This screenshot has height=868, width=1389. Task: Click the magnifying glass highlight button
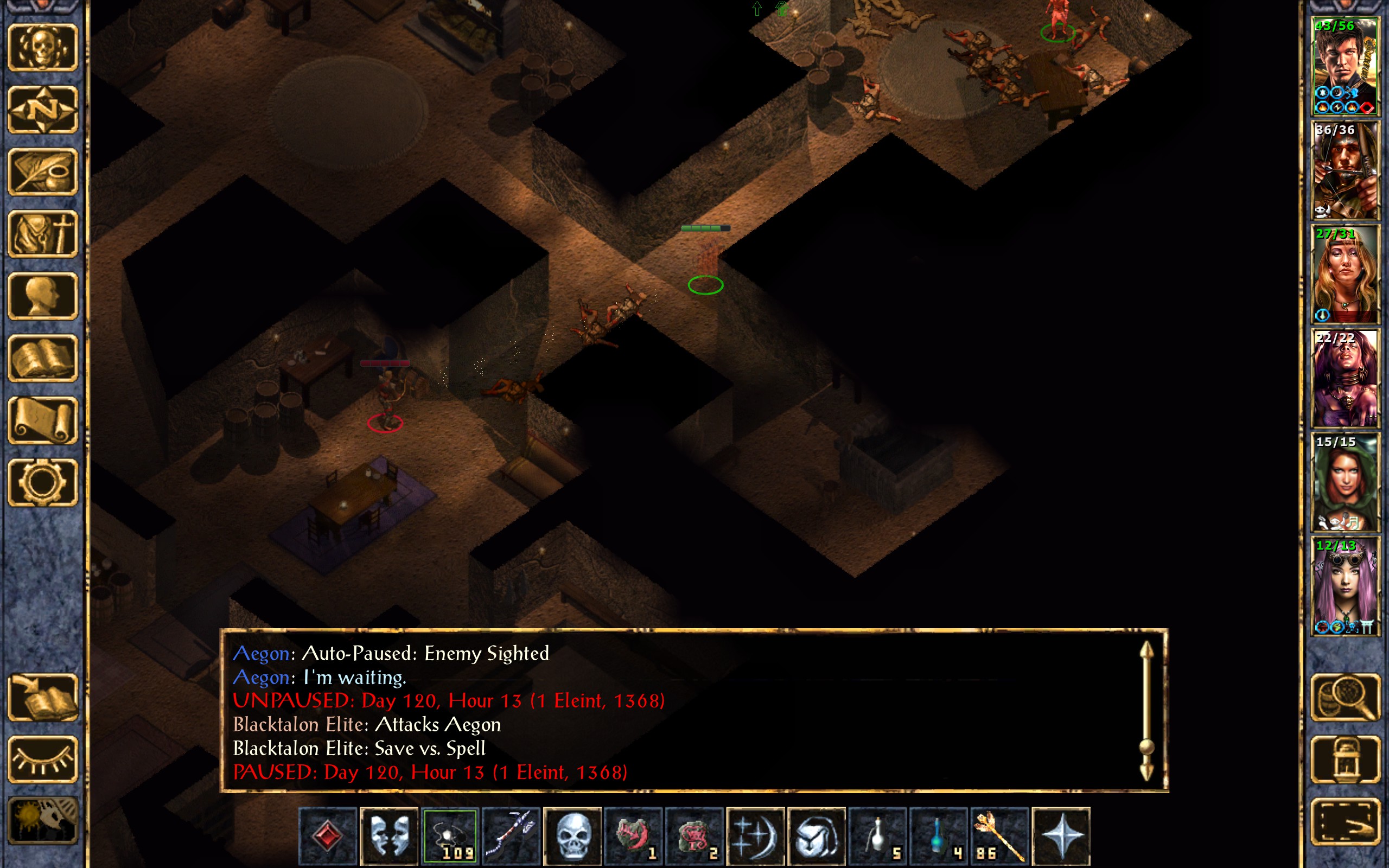(1345, 698)
